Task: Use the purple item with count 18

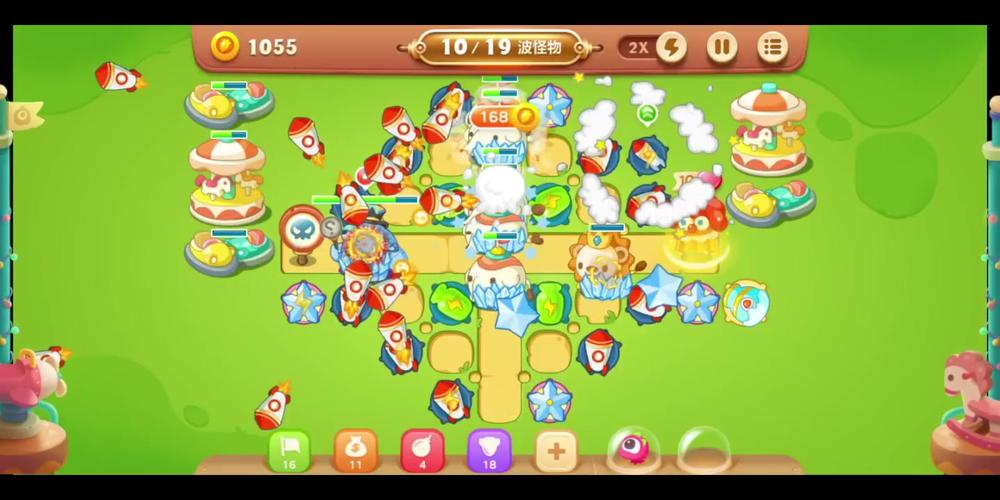Action: [489, 450]
